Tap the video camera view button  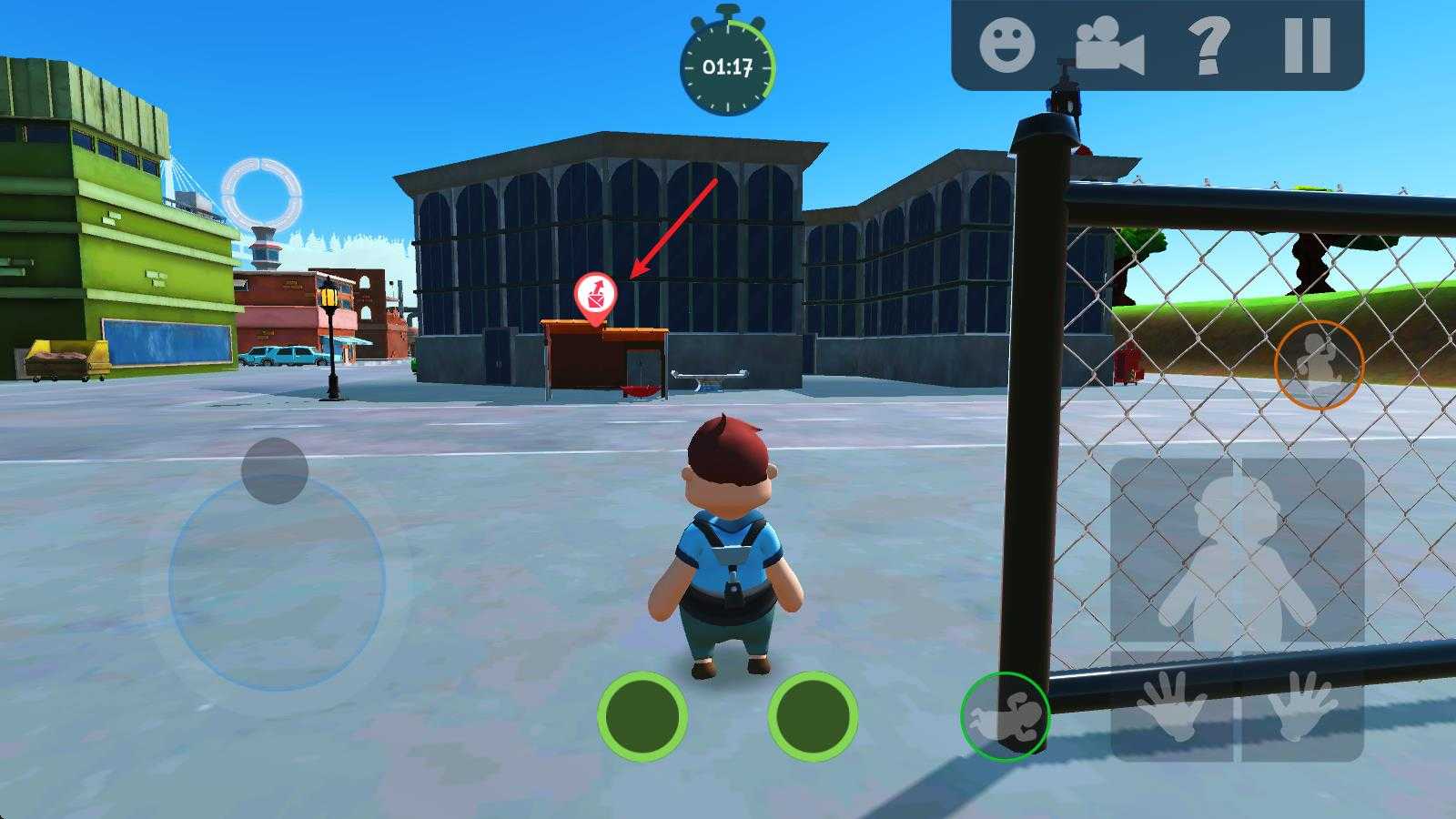click(x=1108, y=45)
